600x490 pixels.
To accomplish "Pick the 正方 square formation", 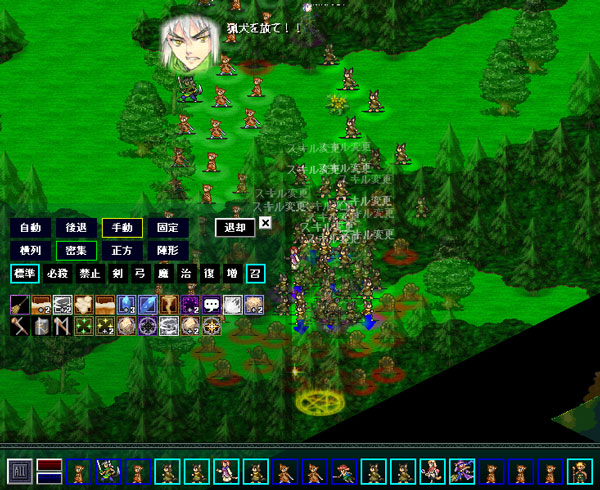I will tap(122, 250).
